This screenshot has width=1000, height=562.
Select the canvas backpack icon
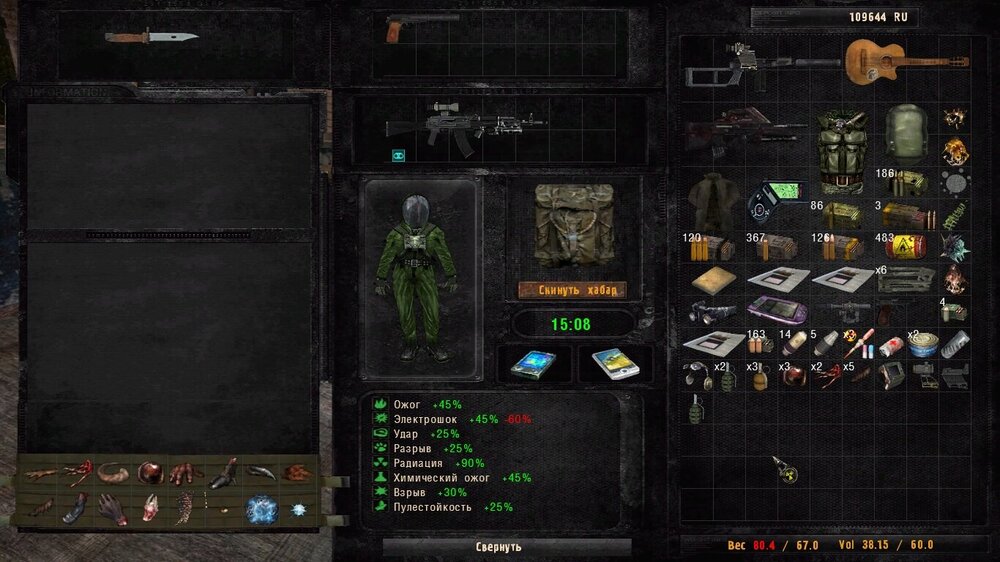tap(571, 225)
